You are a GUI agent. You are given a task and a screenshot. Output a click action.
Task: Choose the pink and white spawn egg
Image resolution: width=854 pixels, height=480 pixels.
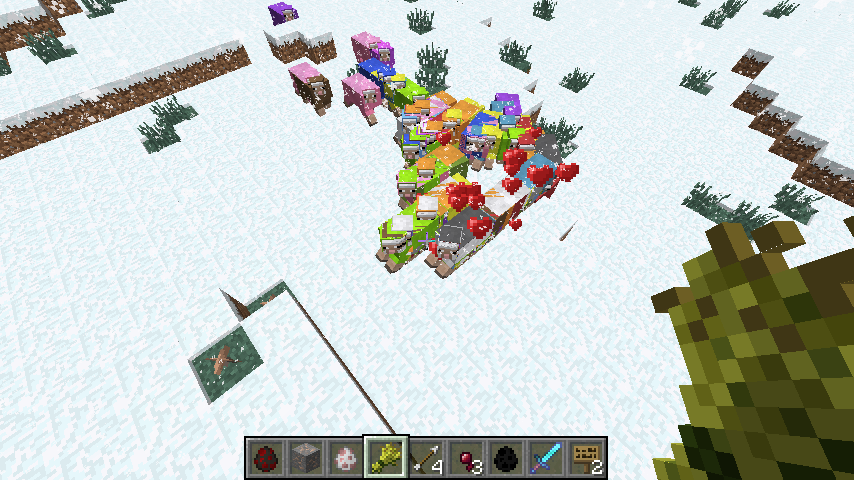click(346, 458)
